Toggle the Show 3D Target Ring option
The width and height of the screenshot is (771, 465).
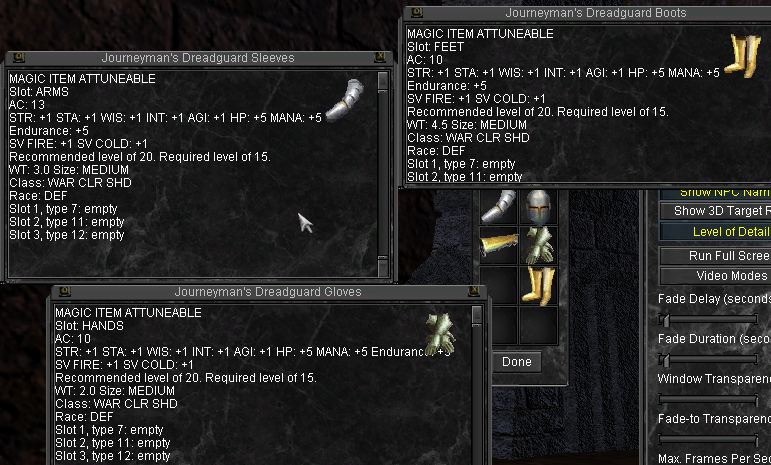pos(715,211)
